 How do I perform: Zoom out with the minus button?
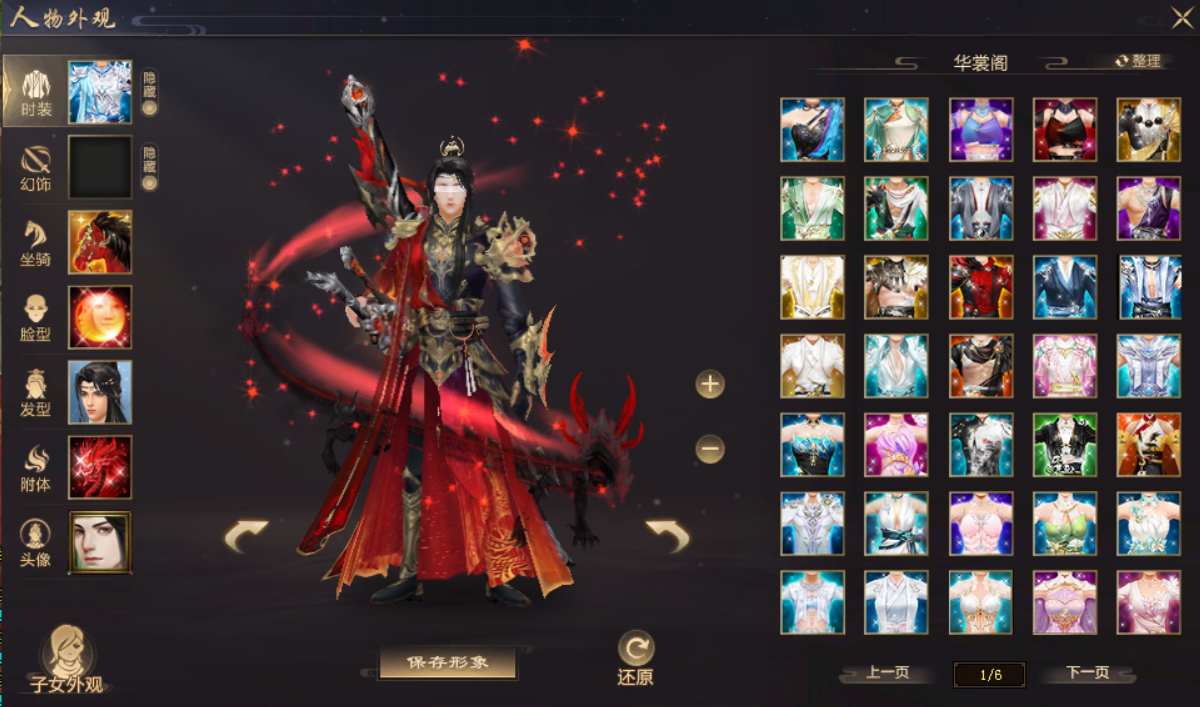coord(710,450)
